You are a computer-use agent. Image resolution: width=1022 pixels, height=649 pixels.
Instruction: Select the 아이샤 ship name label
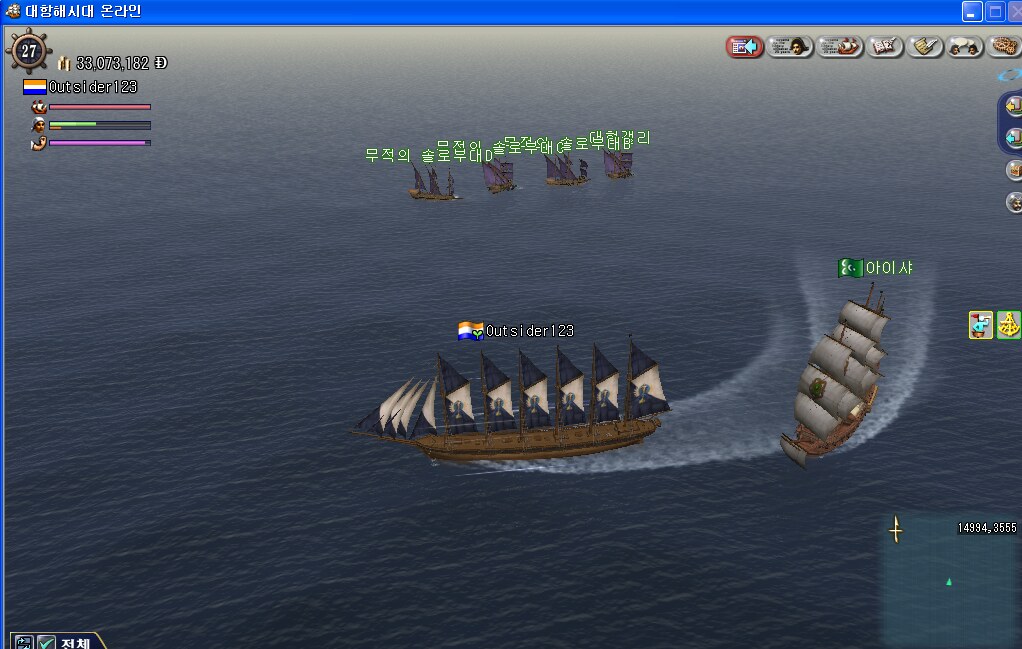[x=888, y=268]
